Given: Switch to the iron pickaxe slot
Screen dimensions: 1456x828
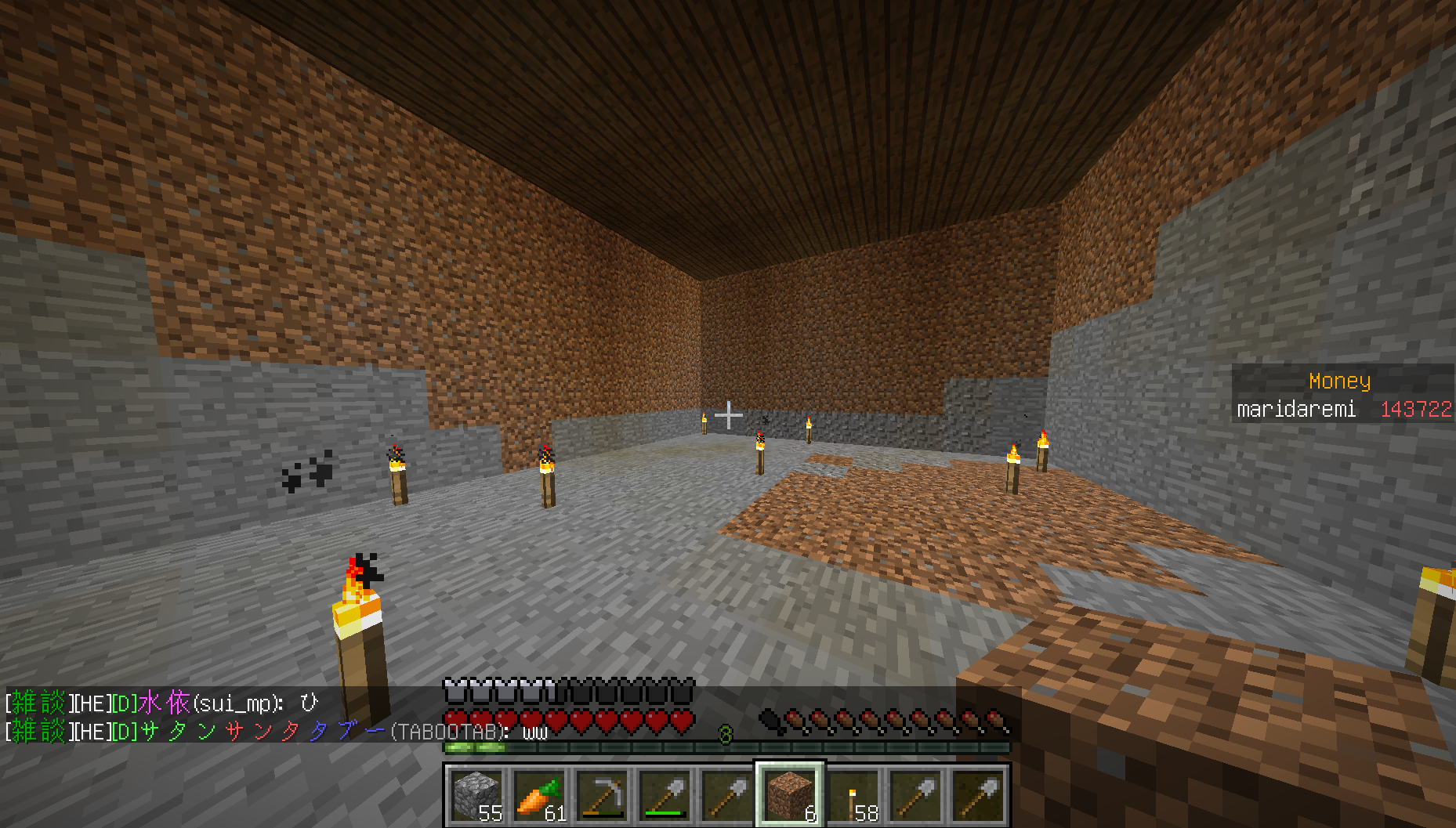Looking at the screenshot, I should point(602,794).
